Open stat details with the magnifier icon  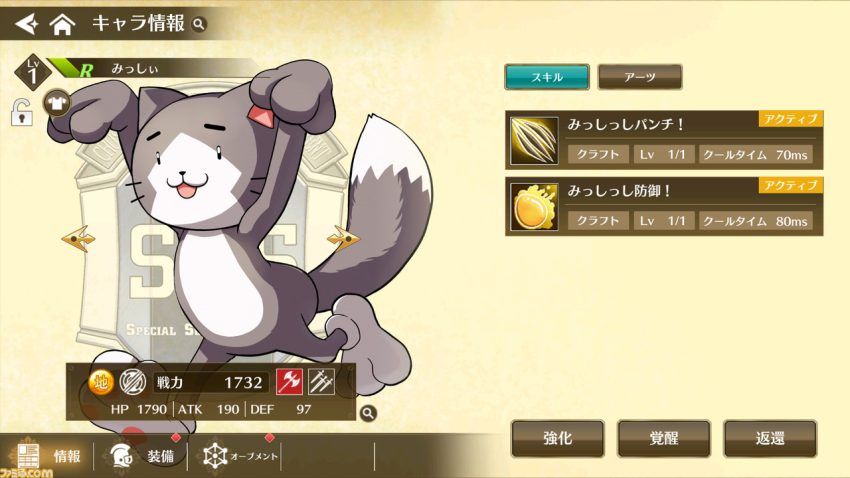pyautogui.click(x=368, y=411)
